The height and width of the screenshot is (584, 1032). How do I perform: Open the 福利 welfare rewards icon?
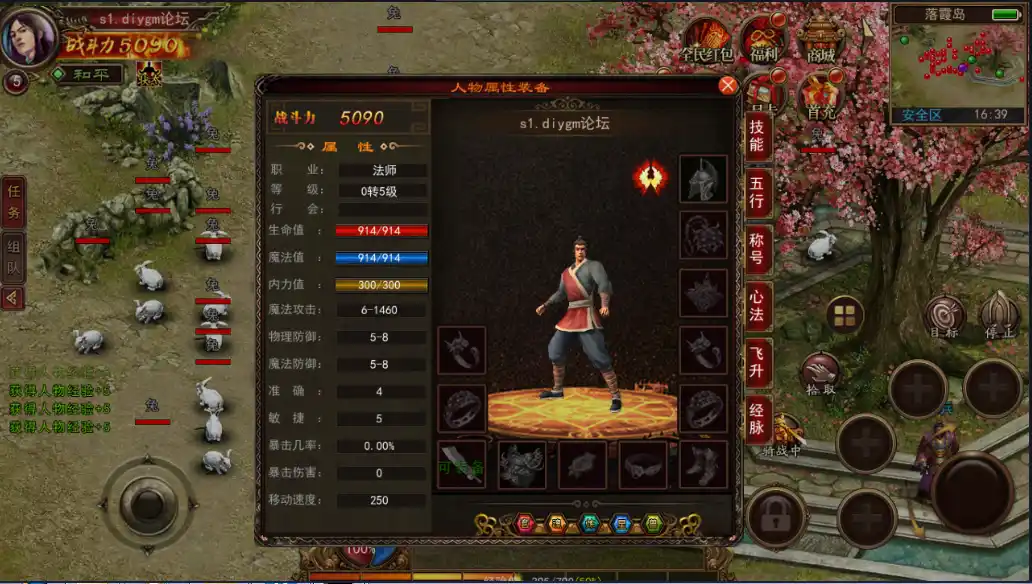point(764,42)
